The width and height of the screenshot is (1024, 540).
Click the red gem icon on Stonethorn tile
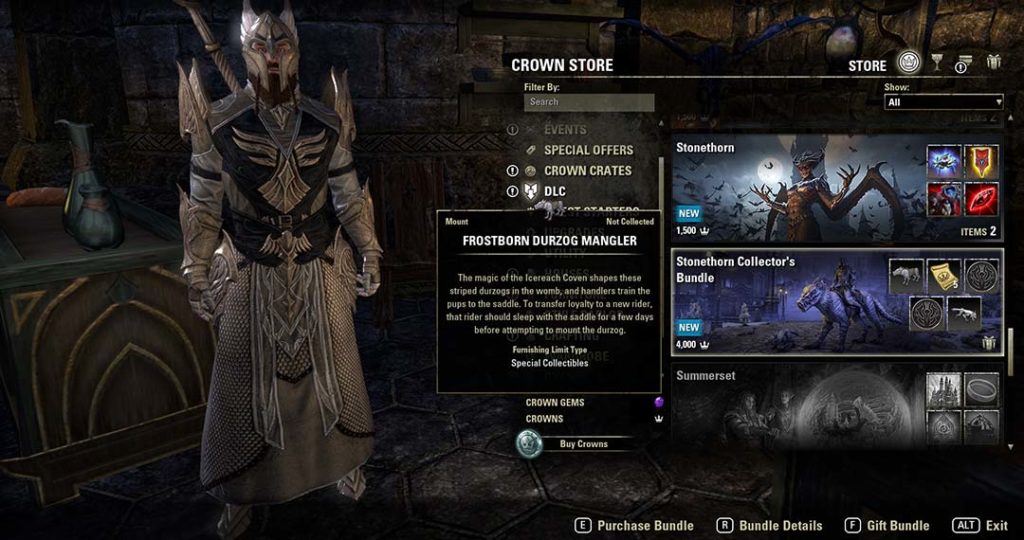click(981, 197)
